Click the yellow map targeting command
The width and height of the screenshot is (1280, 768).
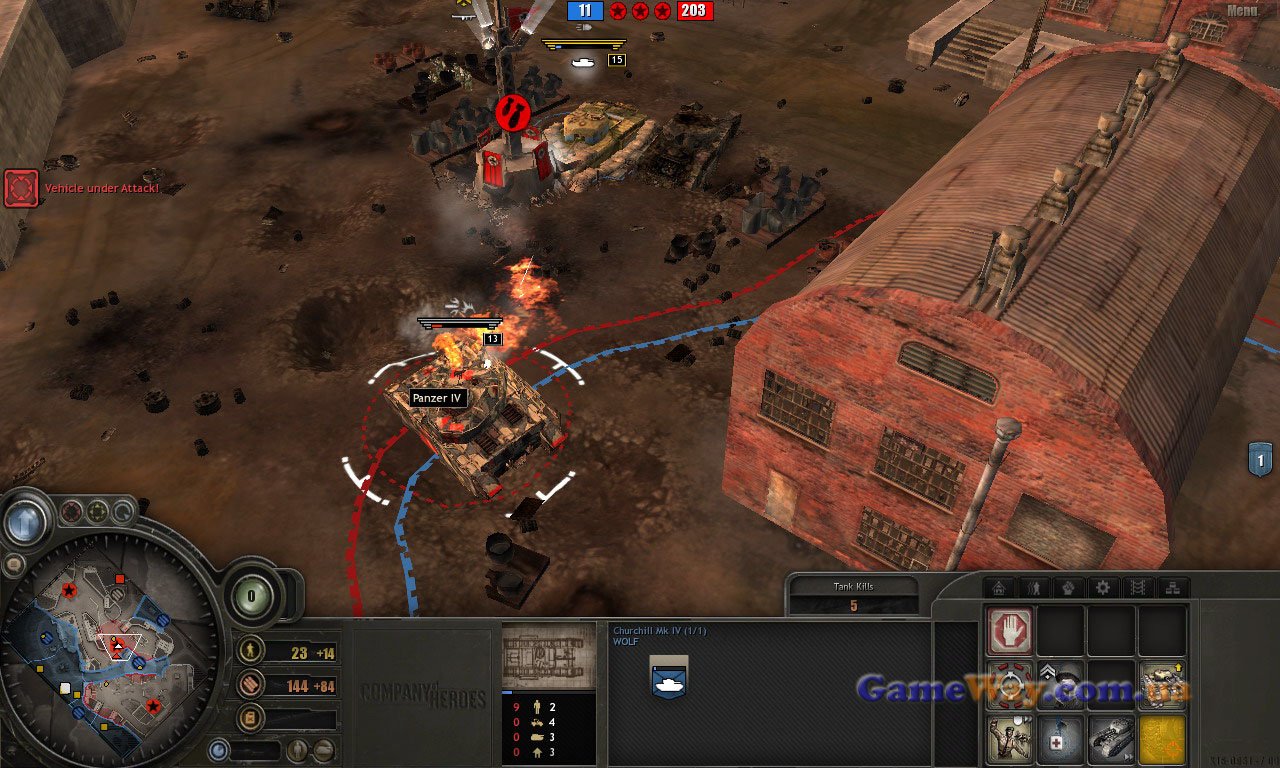click(x=1162, y=740)
